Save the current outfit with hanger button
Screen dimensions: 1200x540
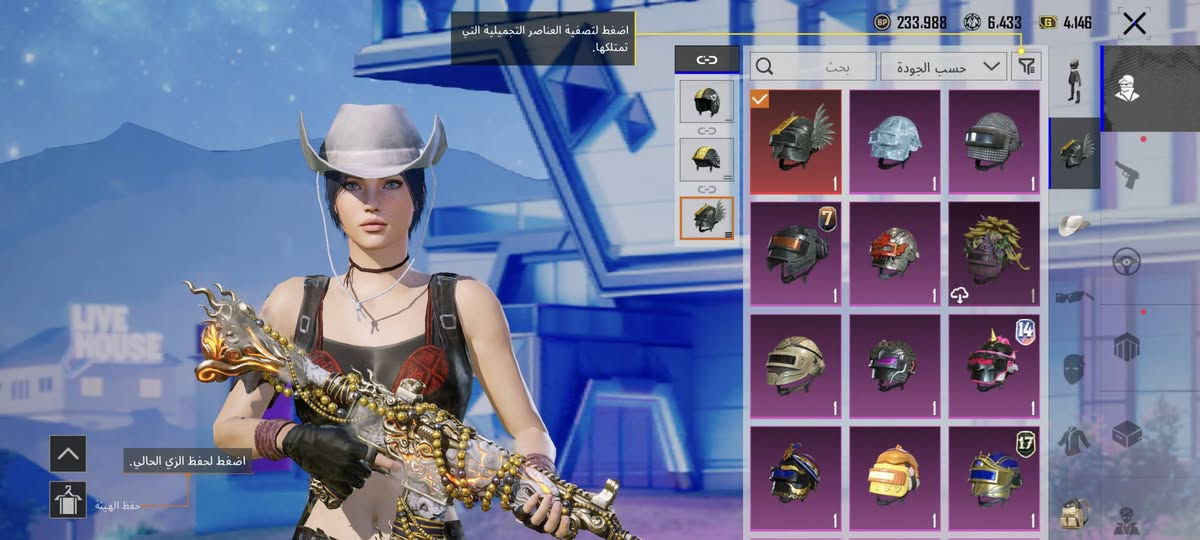(x=68, y=499)
